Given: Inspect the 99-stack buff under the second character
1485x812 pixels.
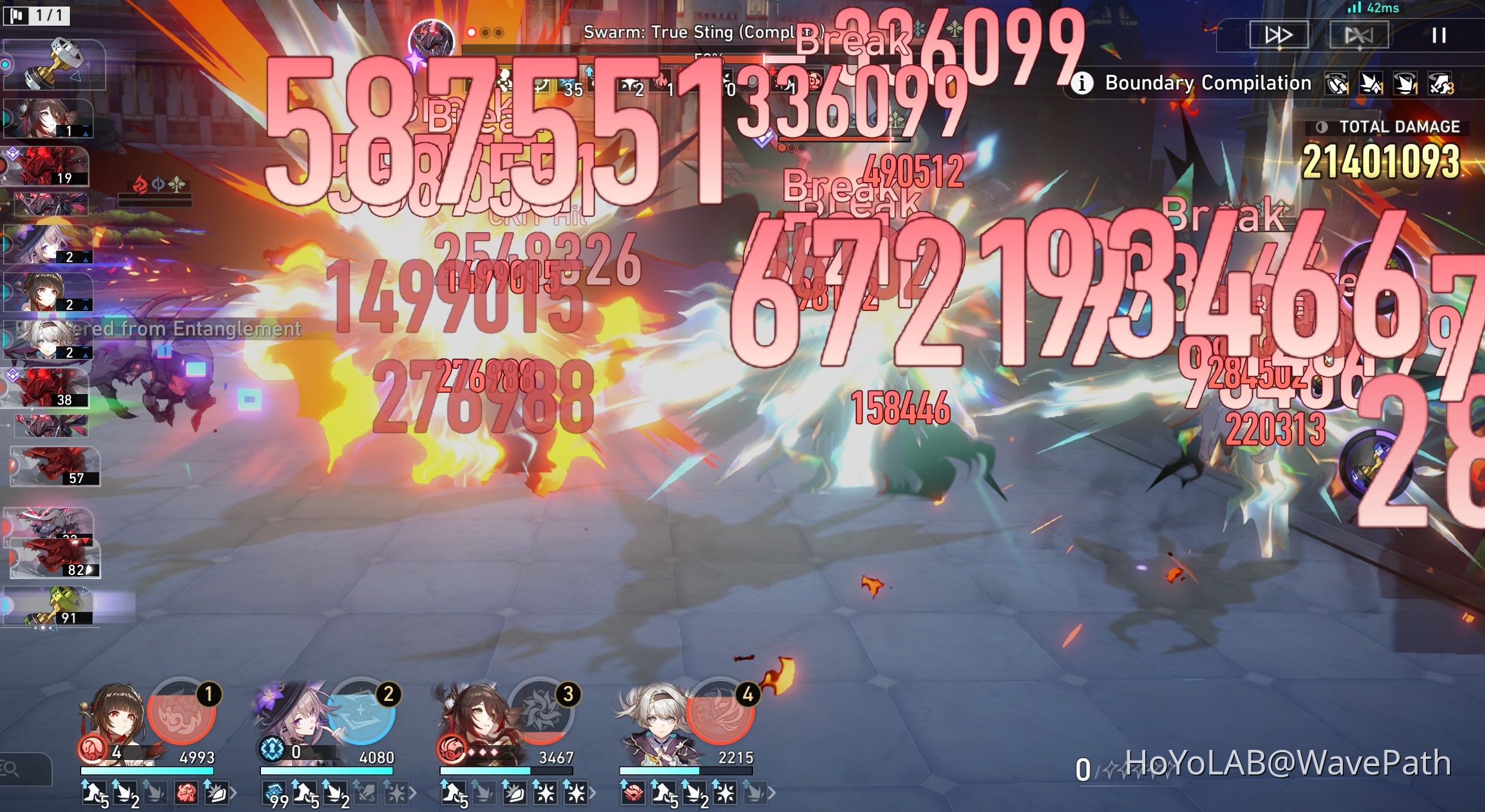Looking at the screenshot, I should point(275,794).
